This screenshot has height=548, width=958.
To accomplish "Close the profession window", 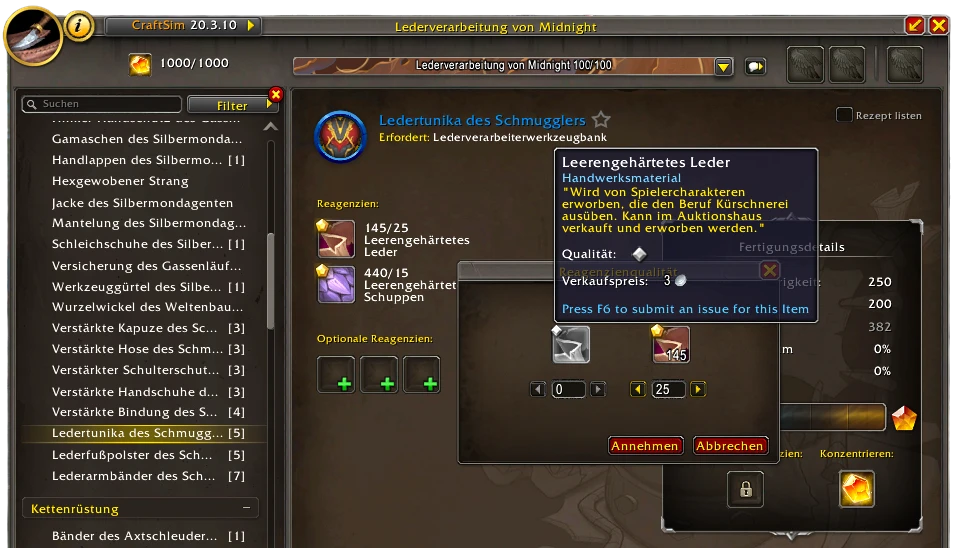I will [938, 25].
